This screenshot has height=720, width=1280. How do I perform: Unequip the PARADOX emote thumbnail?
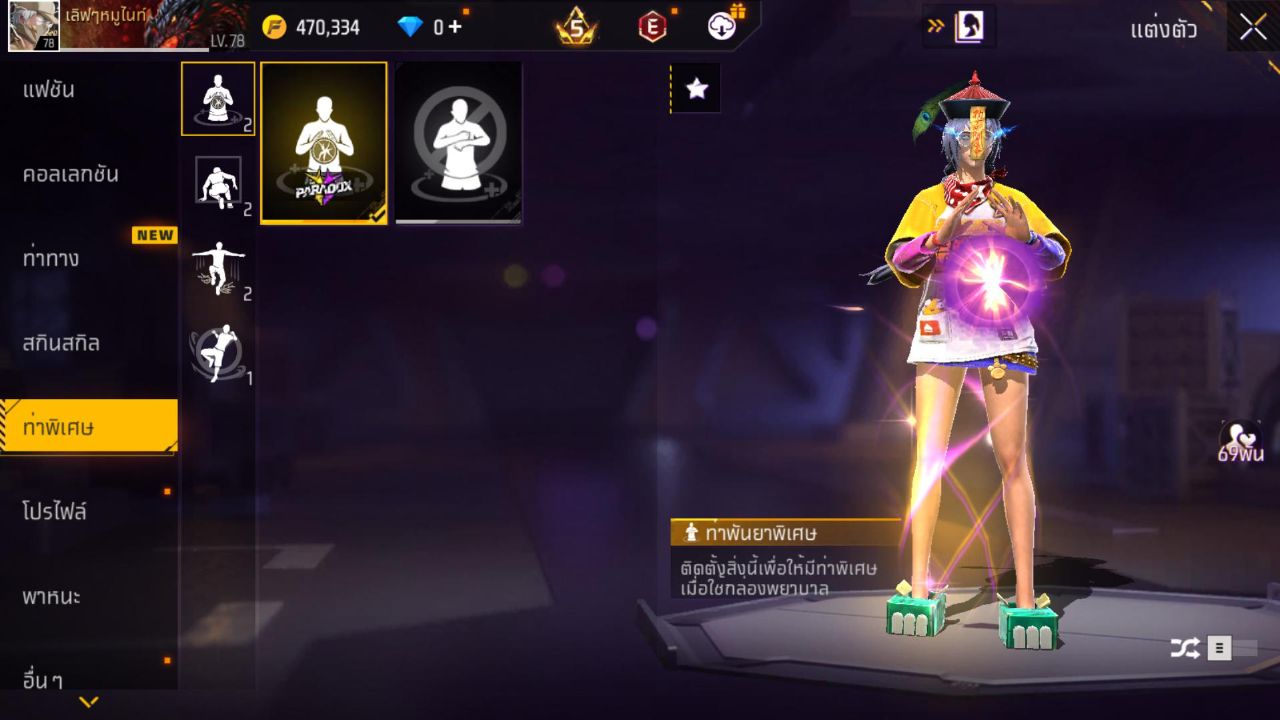pos(323,143)
